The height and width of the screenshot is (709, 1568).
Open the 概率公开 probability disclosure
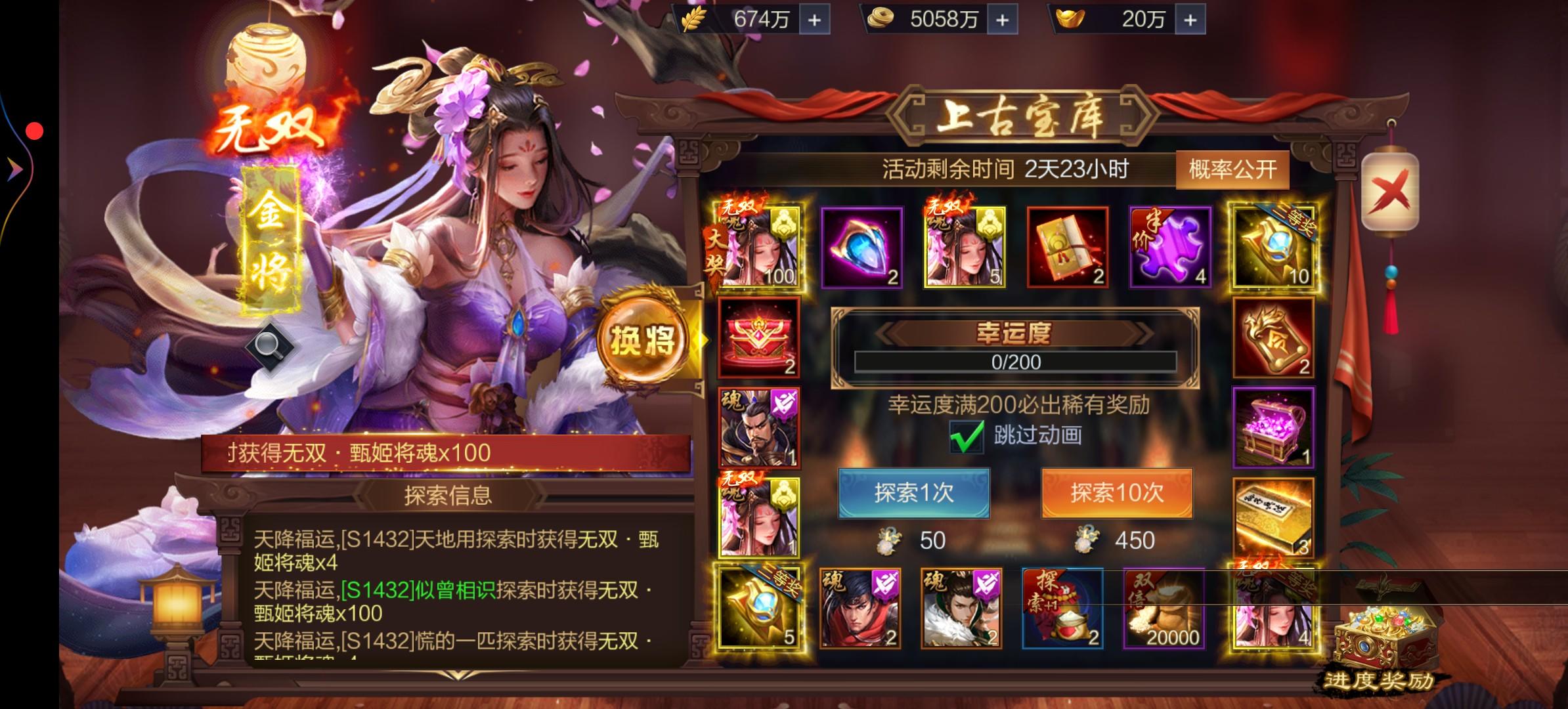coord(1231,169)
